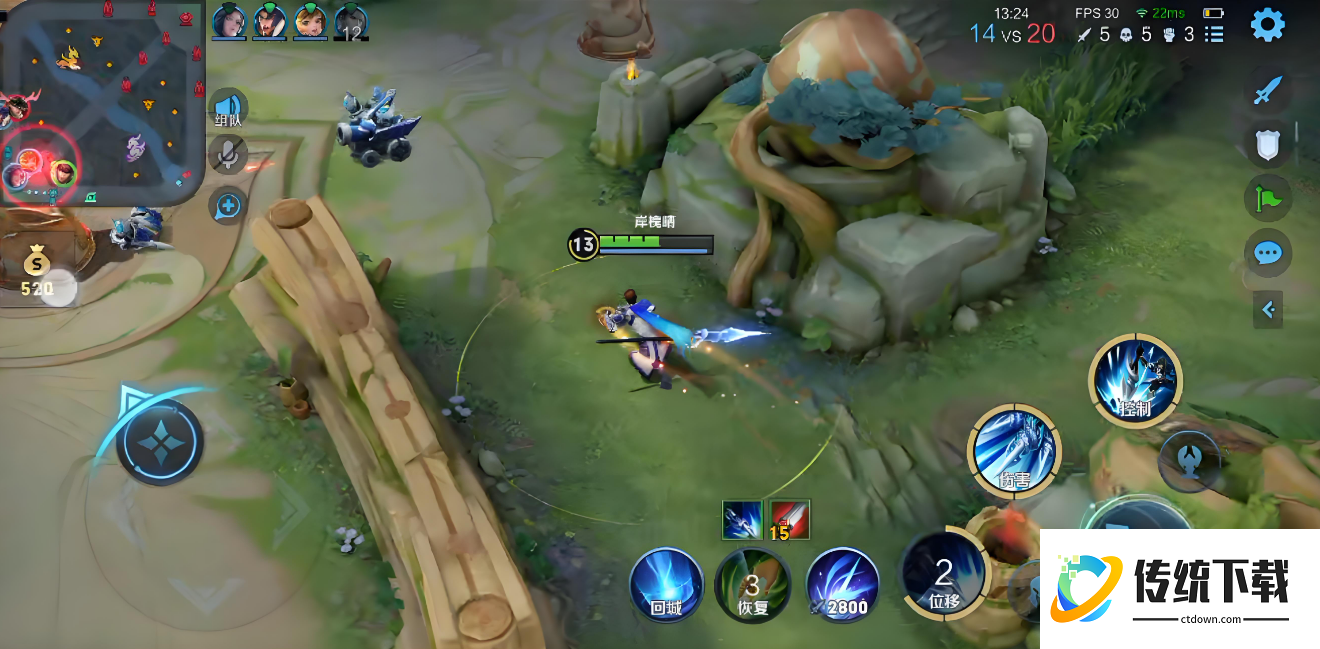The width and height of the screenshot is (1320, 649).
Task: Send the shield defend signal
Action: 1267,145
